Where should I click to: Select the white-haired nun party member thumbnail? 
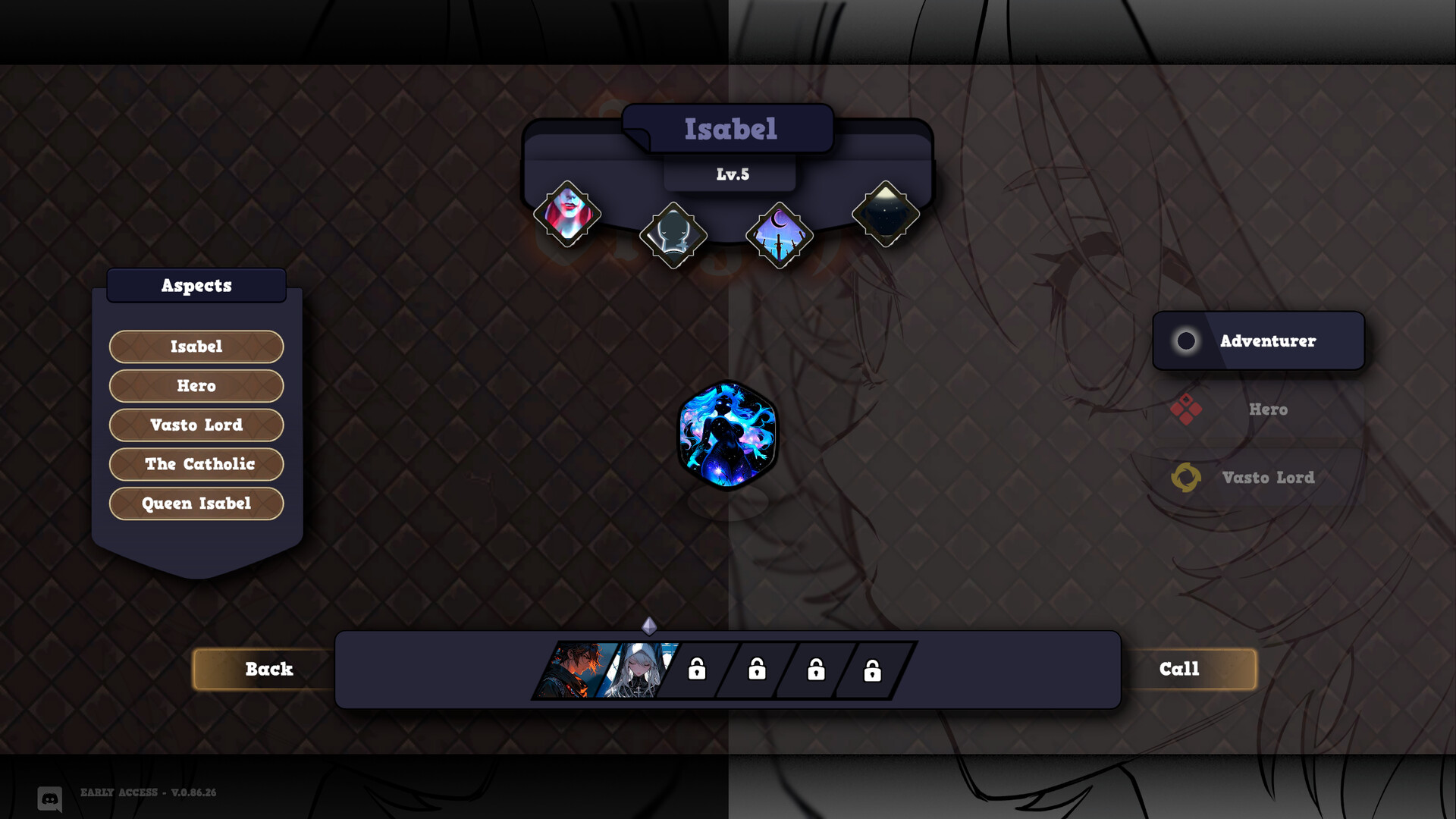pos(635,670)
